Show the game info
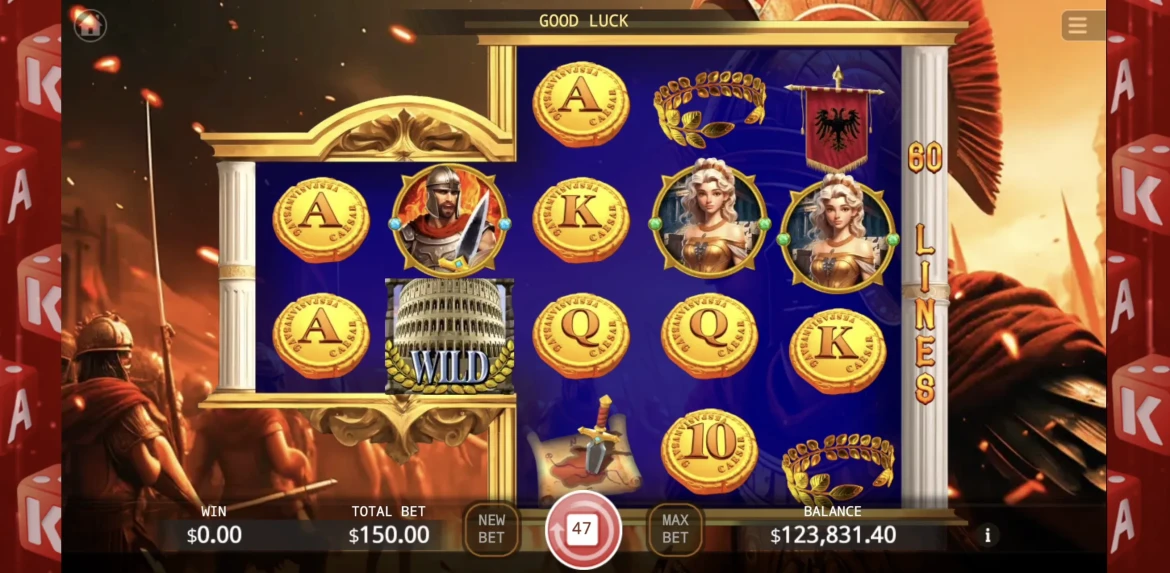 pos(987,535)
